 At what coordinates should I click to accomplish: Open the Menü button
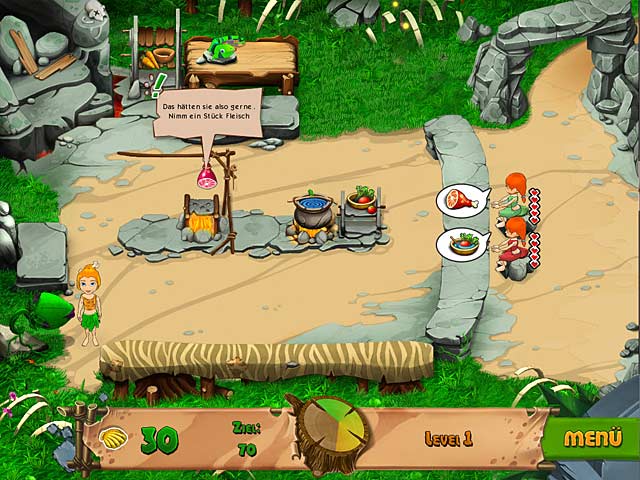click(593, 438)
